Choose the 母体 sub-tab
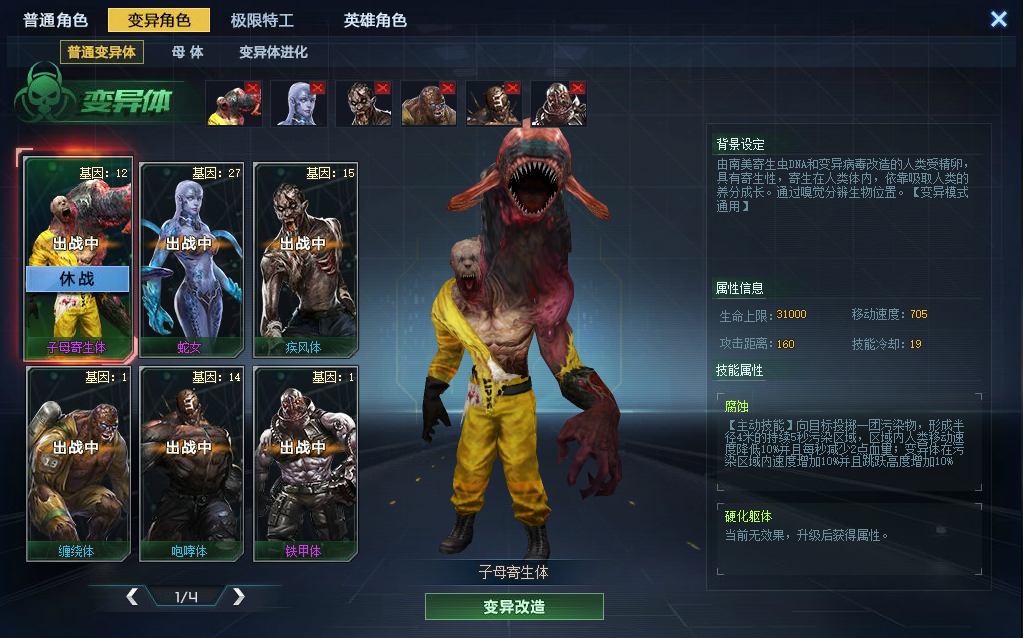The height and width of the screenshot is (638, 1023). coord(187,52)
